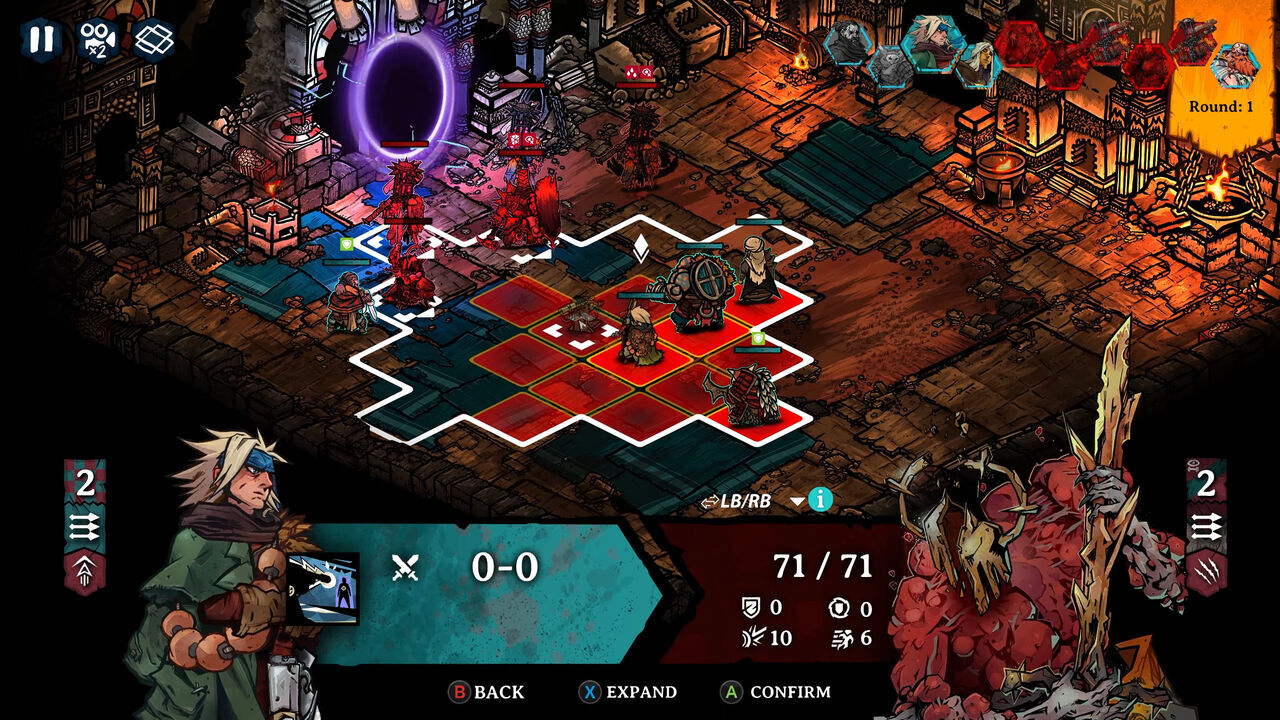
Task: Select the block shield stat icon
Action: coord(752,606)
